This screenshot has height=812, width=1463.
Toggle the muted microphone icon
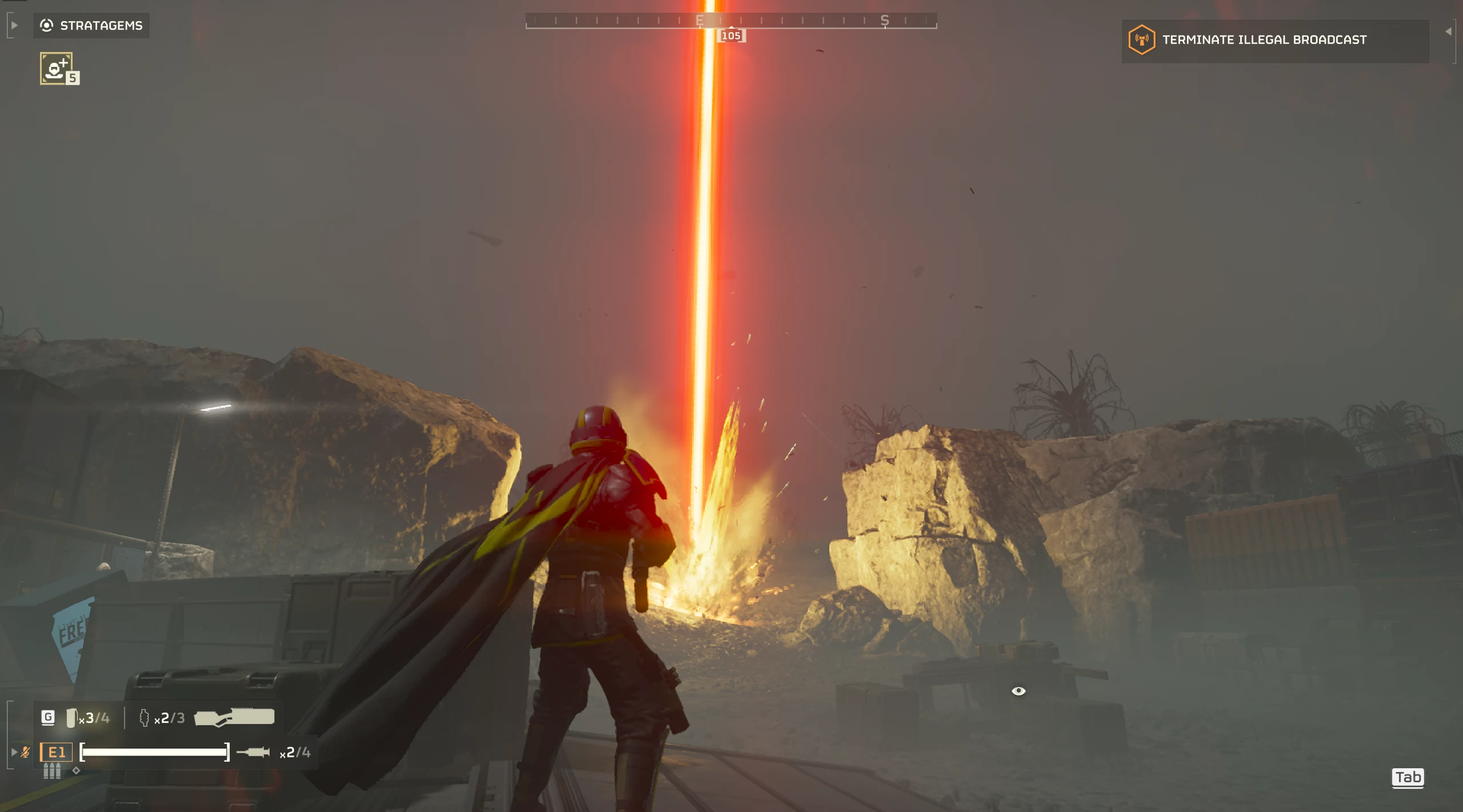point(26,752)
